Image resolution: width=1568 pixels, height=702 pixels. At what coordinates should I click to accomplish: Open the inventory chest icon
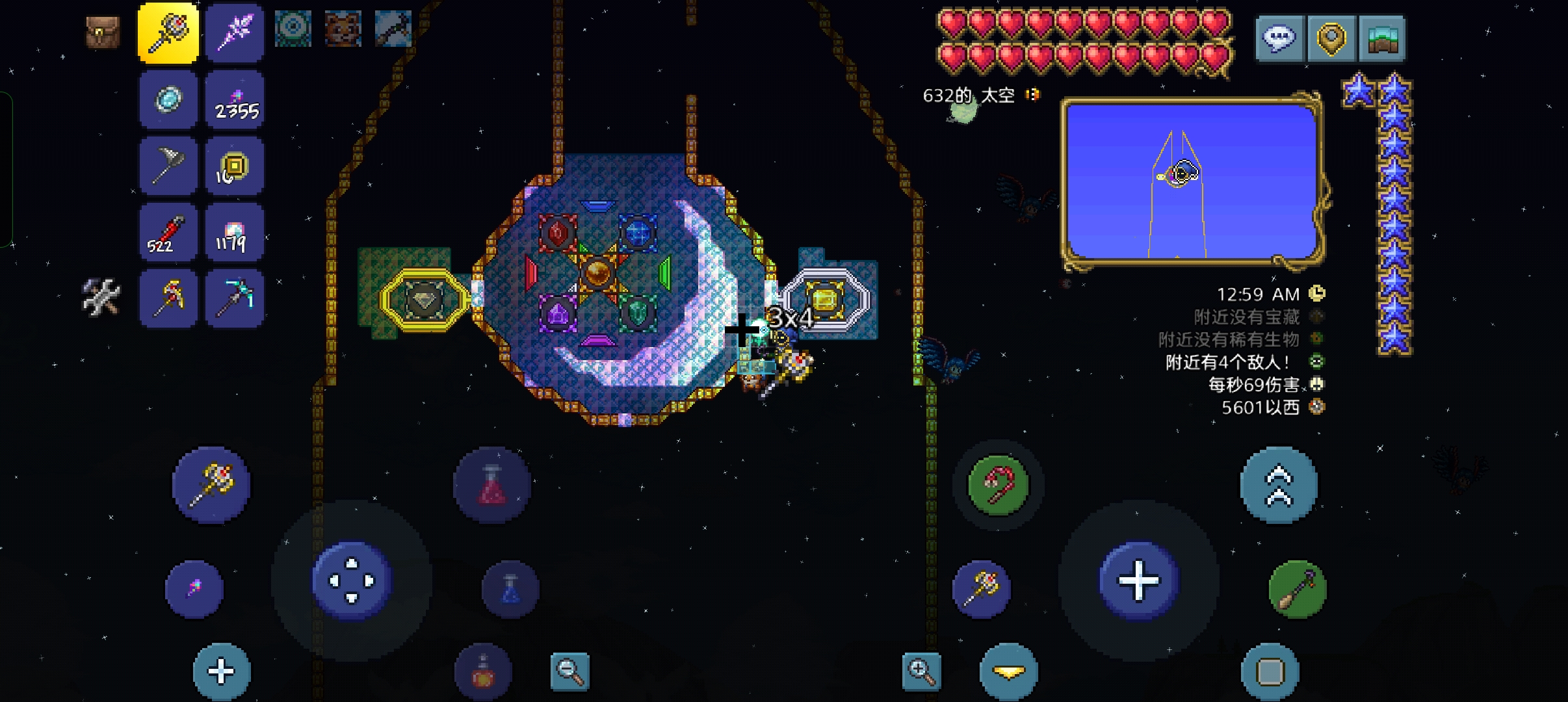tap(103, 32)
